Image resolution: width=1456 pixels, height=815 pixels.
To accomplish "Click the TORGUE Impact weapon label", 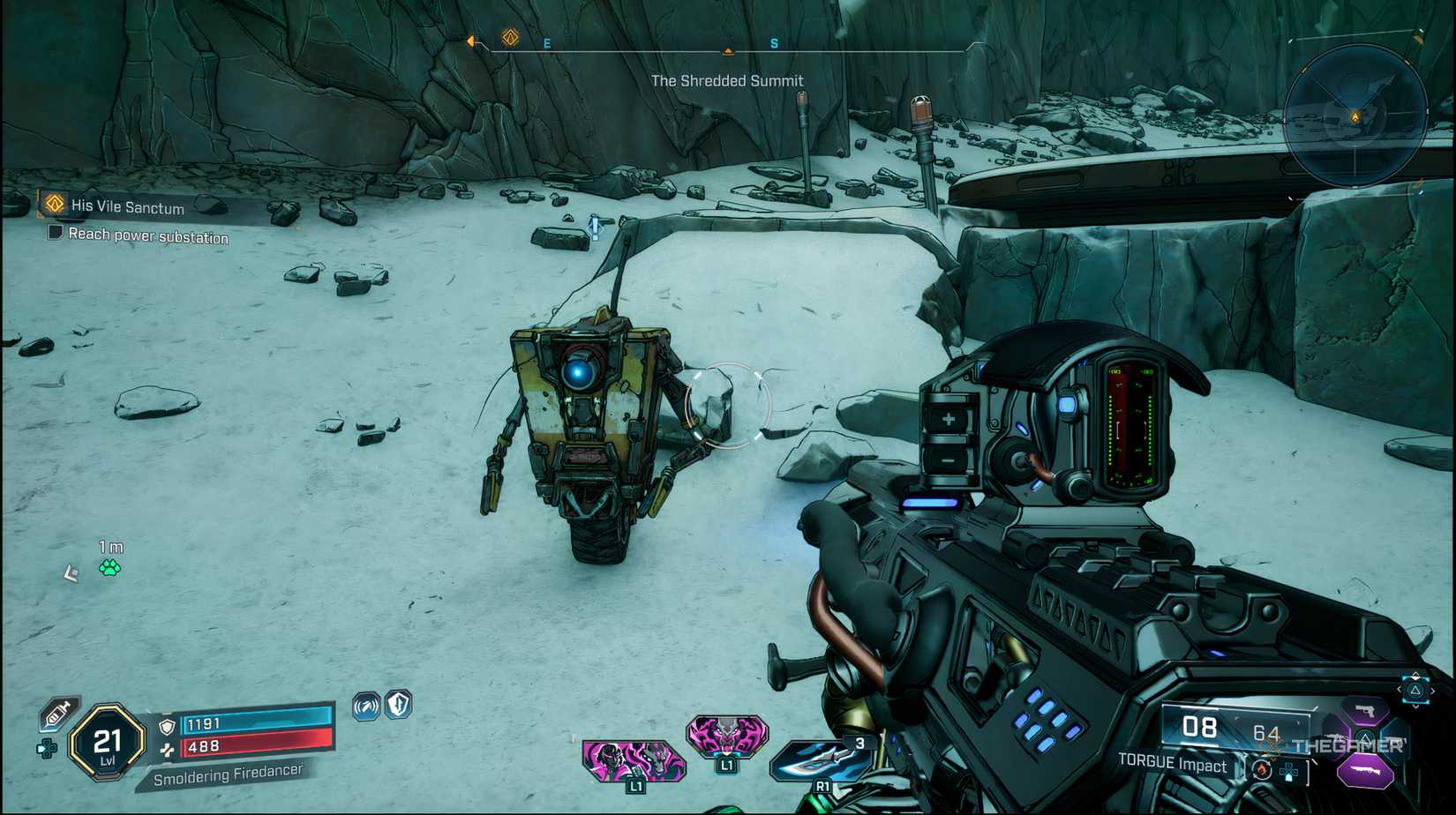I will click(1172, 766).
